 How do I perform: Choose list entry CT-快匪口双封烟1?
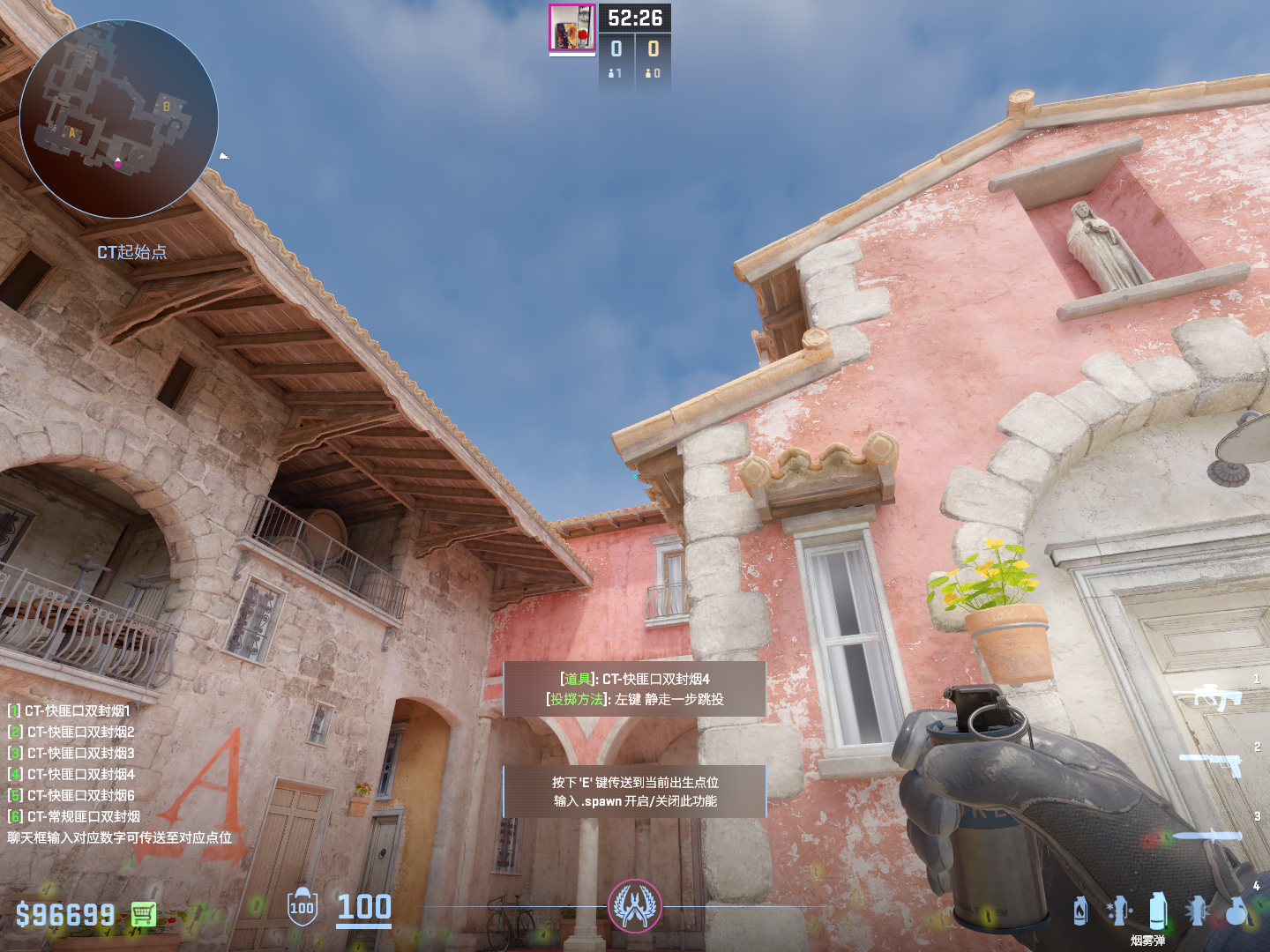pos(71,710)
